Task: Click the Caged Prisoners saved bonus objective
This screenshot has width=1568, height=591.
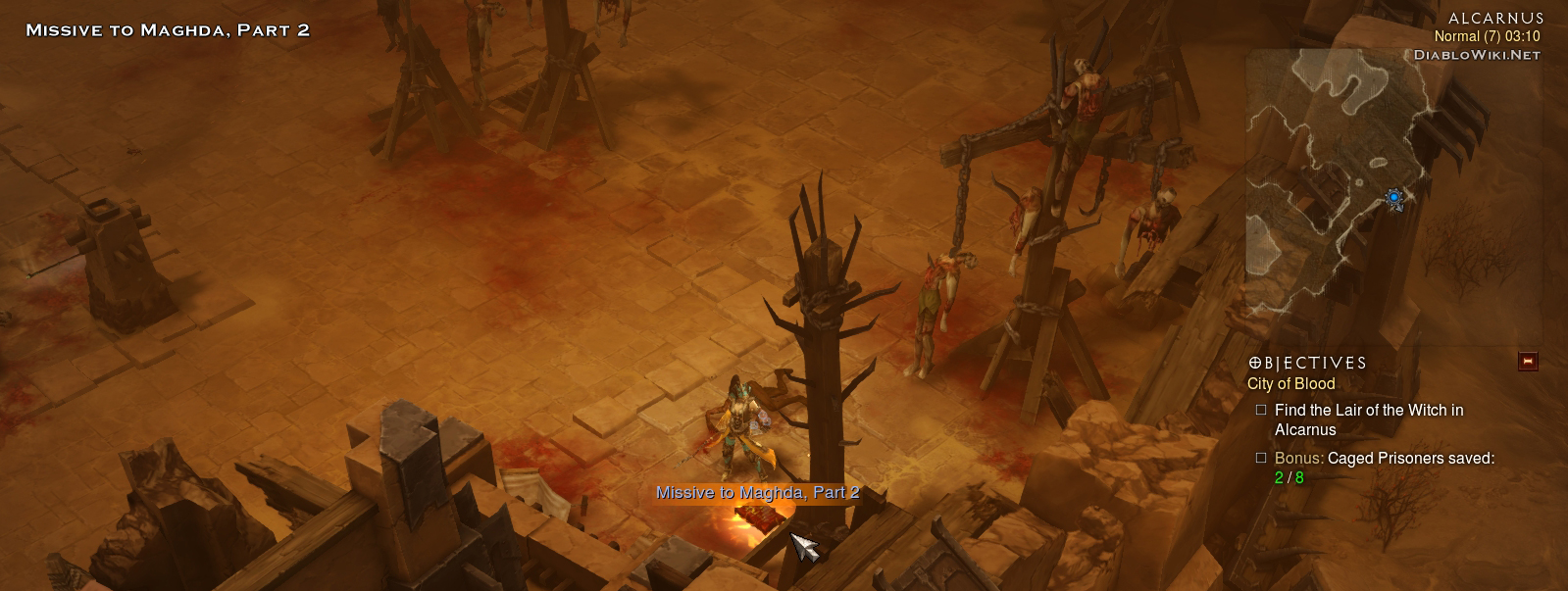Action: pos(1384,468)
